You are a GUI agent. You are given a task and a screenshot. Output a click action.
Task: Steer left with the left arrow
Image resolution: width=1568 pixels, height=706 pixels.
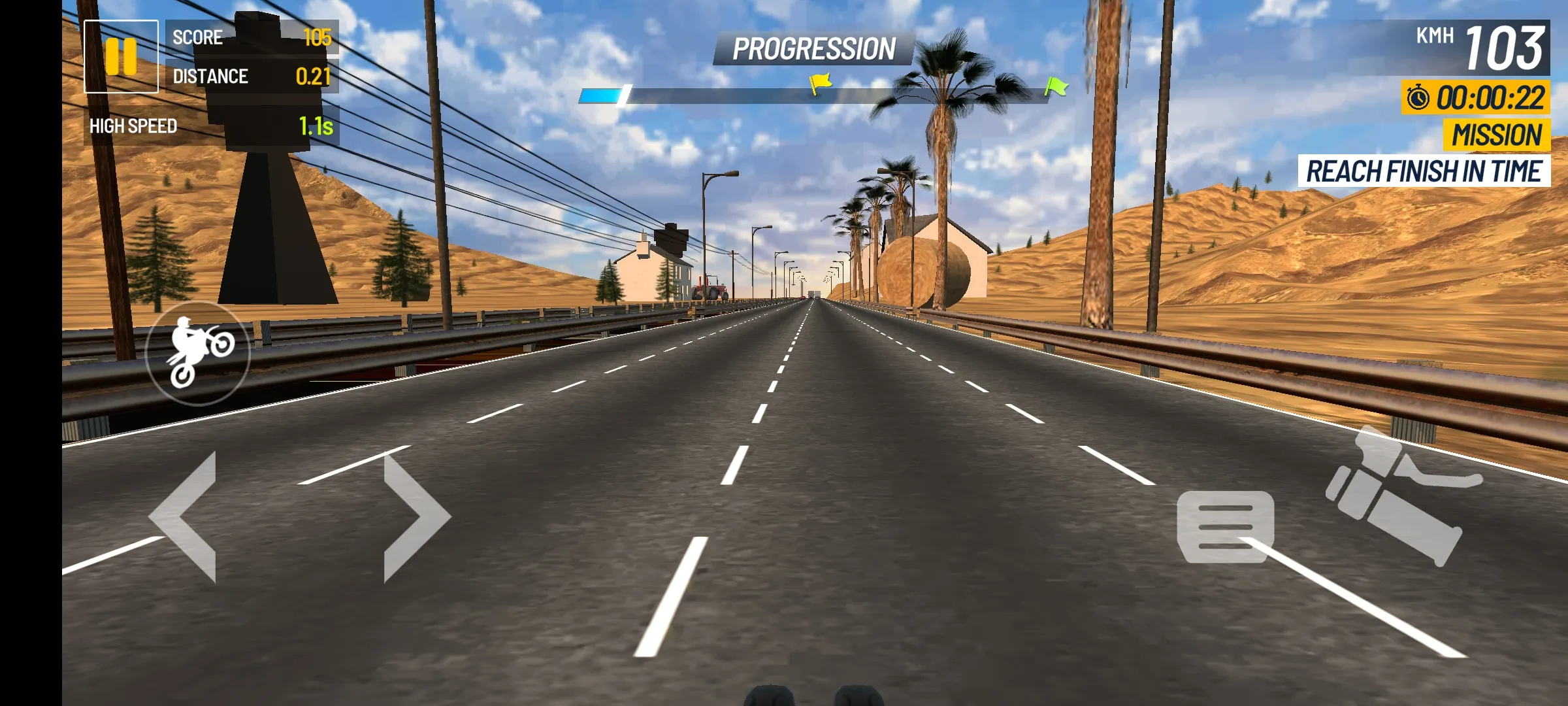coord(186,516)
